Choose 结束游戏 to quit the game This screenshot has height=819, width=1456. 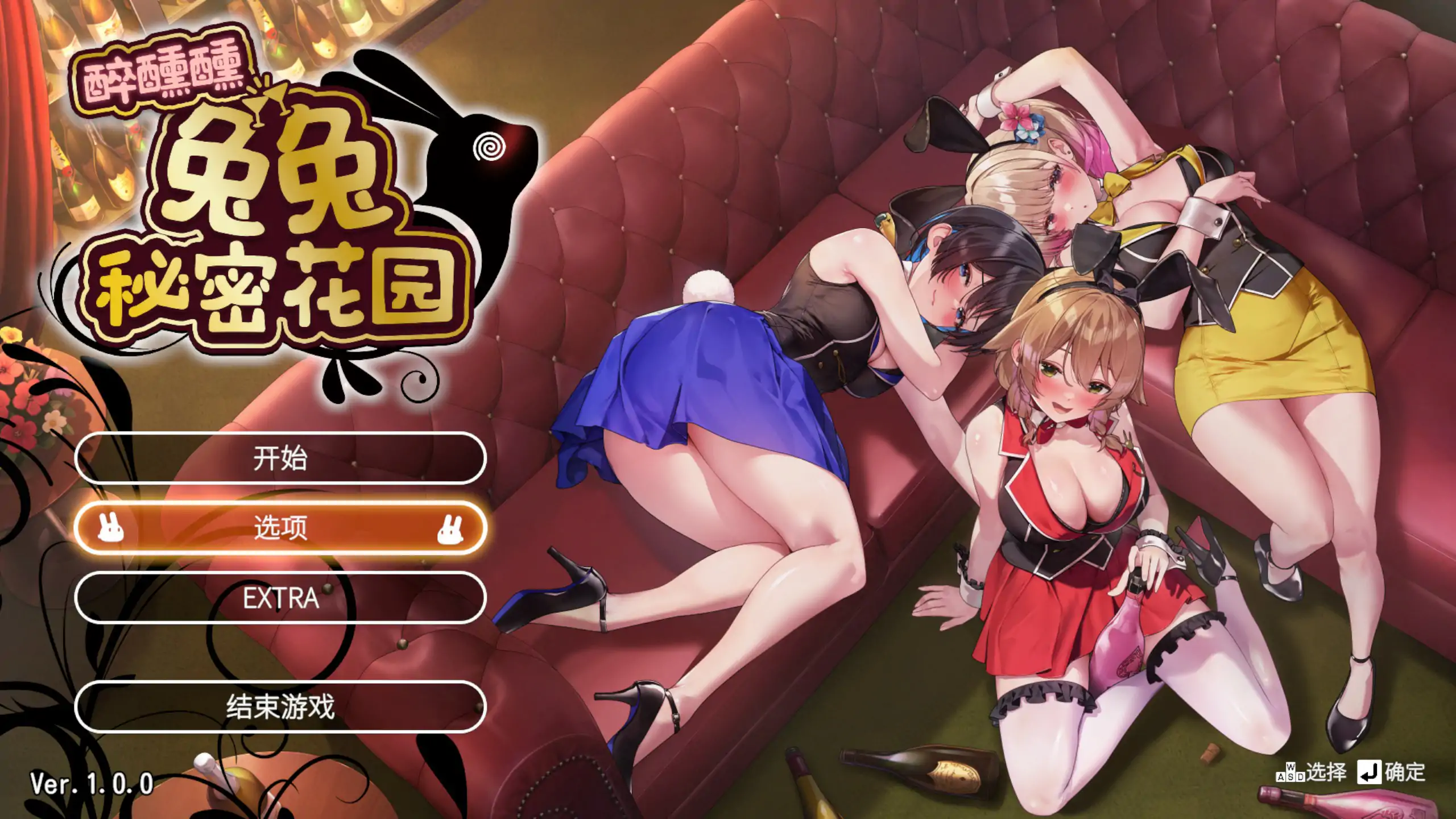coord(280,709)
